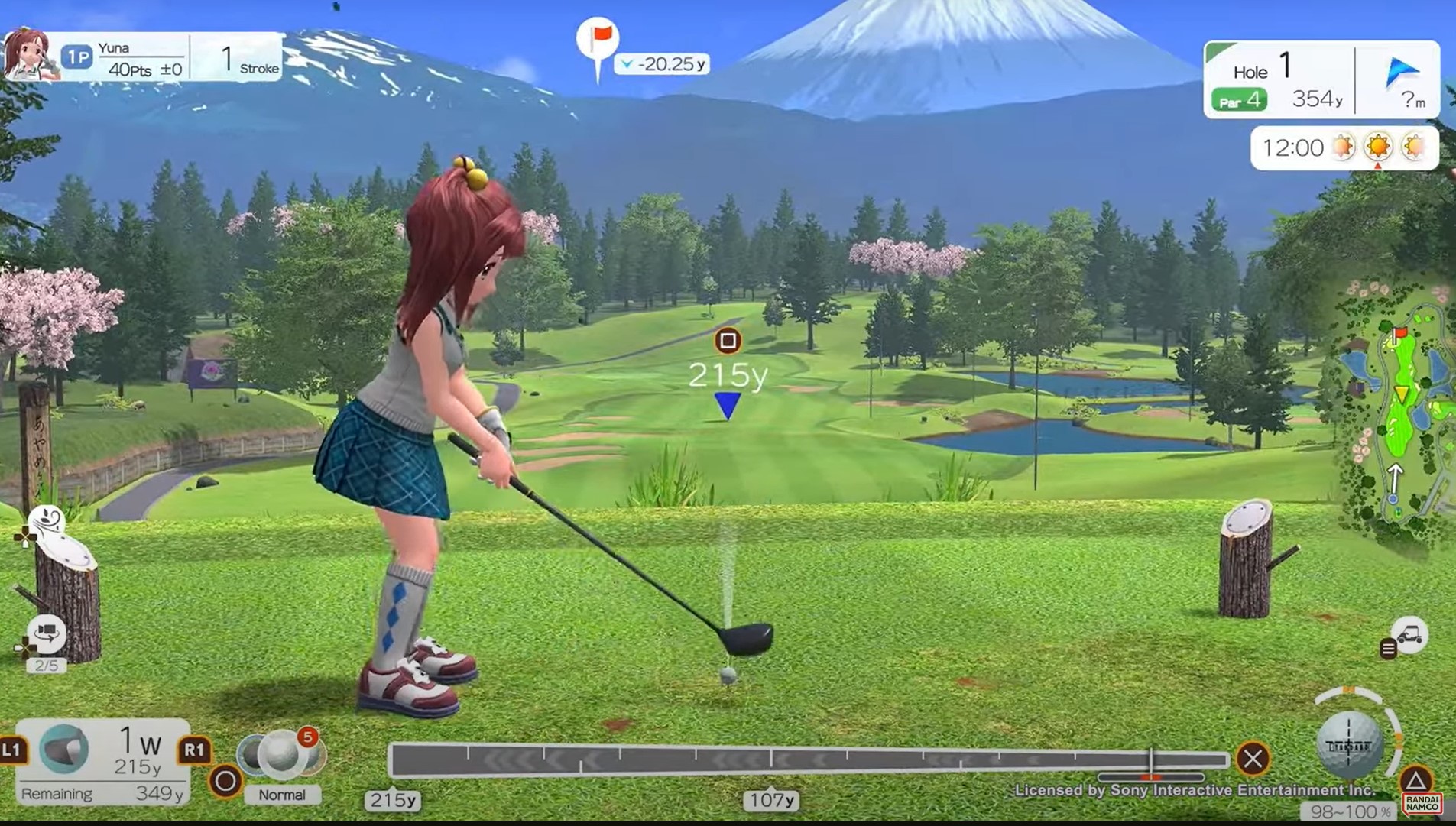The width and height of the screenshot is (1456, 826).
Task: Select the wind swirl icon
Action: coord(46,521)
